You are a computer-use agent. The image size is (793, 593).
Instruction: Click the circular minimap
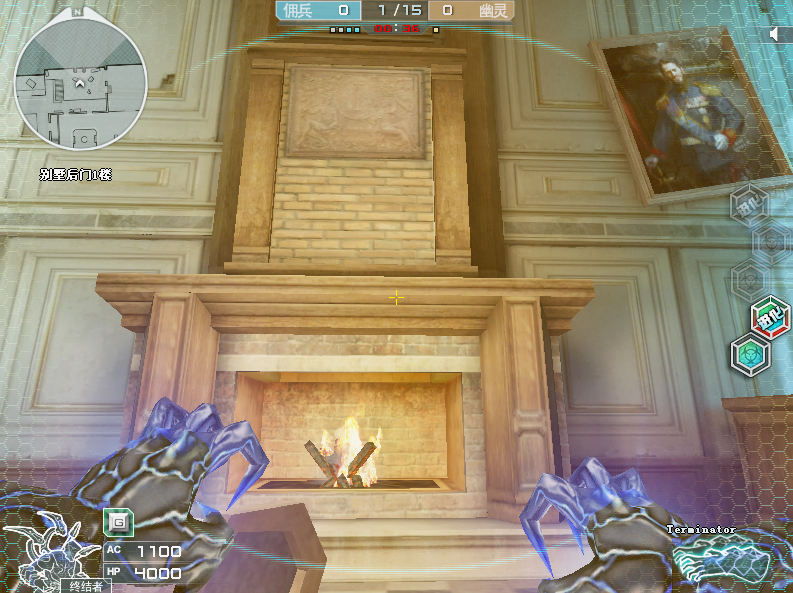click(81, 84)
